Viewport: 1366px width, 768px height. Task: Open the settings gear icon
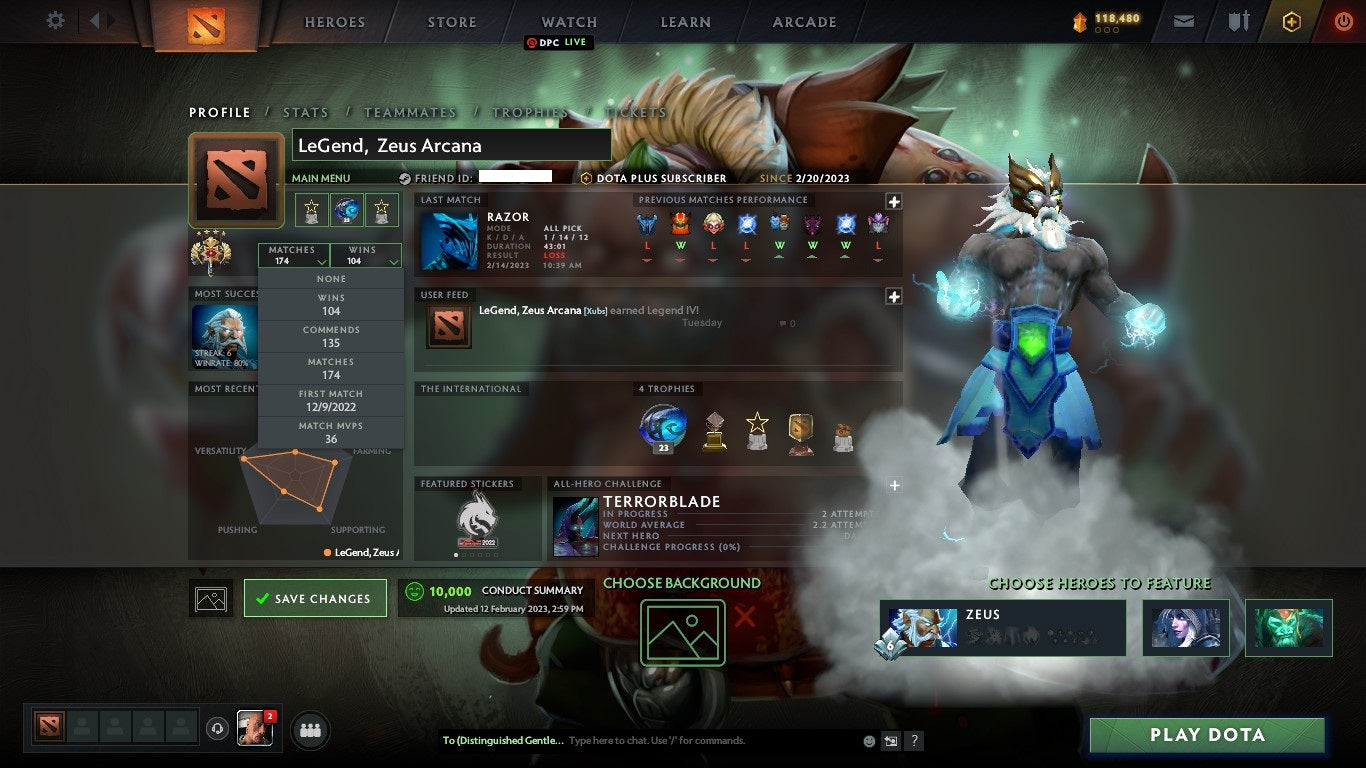coord(54,19)
